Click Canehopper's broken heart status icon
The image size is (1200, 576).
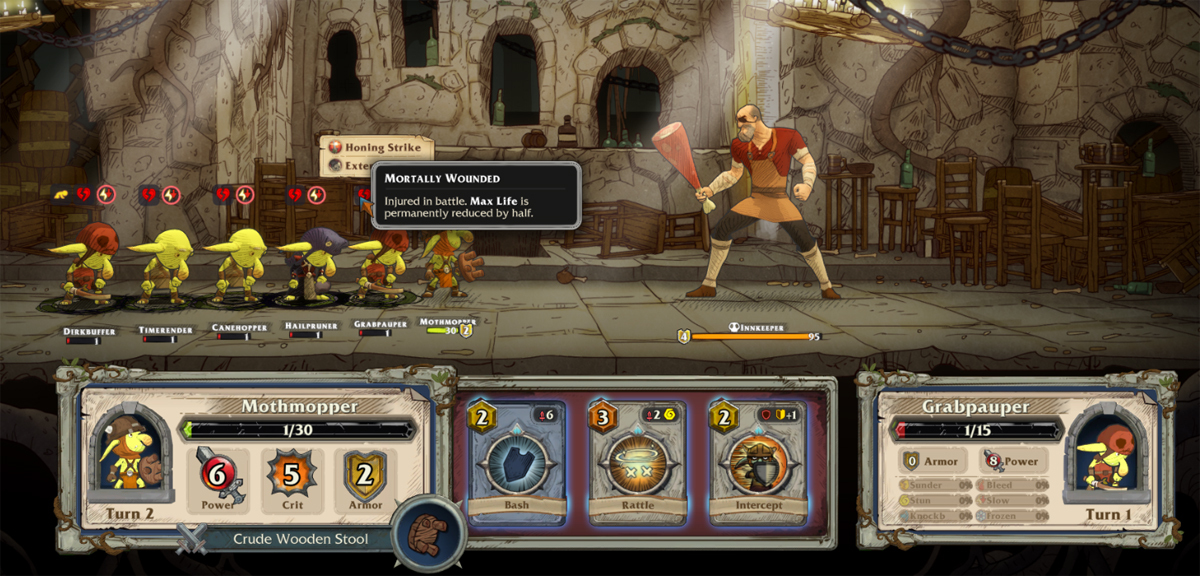tap(222, 194)
